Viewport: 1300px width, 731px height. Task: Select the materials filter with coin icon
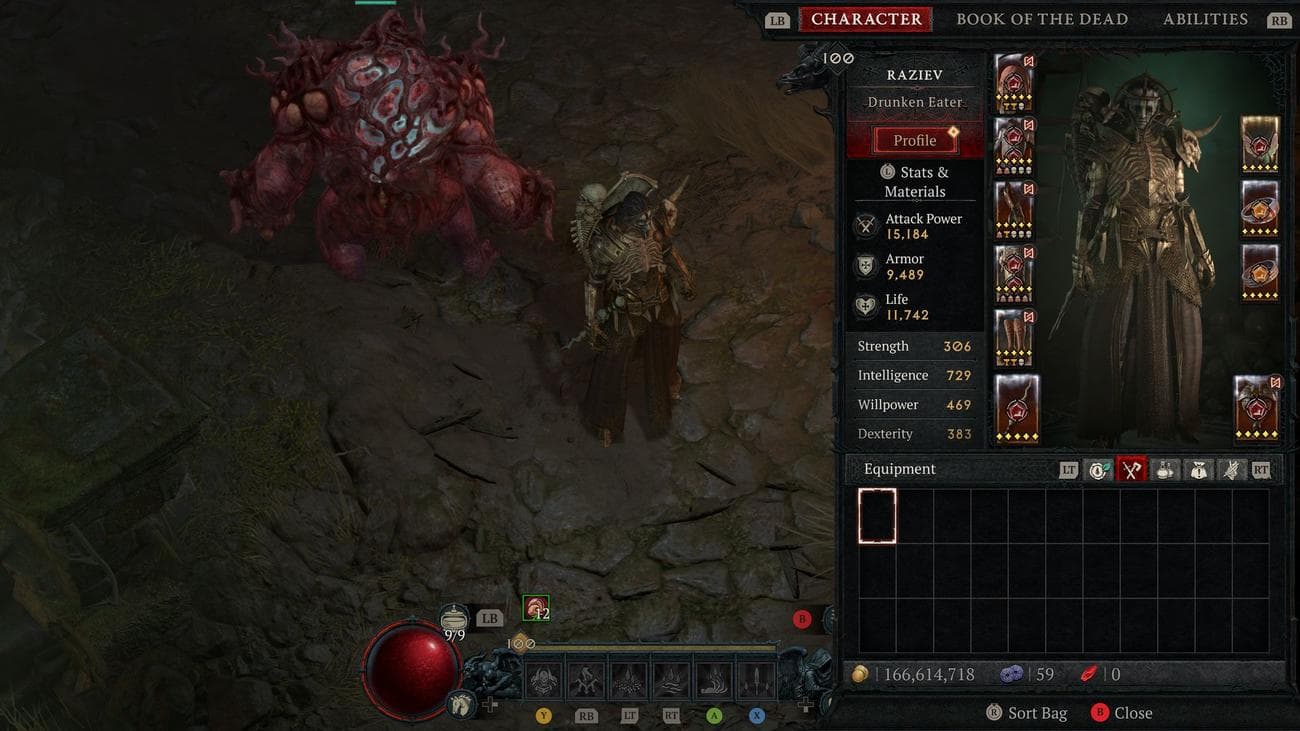coord(1098,469)
